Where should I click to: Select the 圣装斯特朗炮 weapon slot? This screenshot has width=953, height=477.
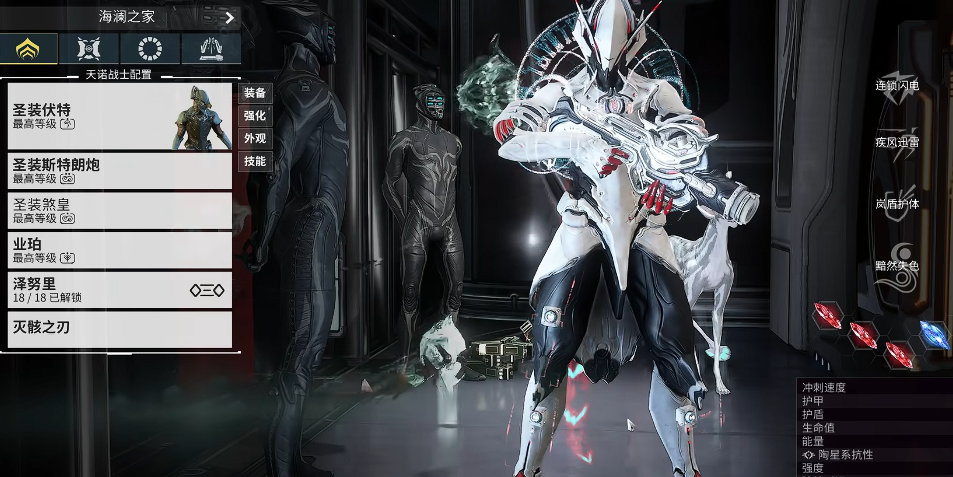tap(120, 171)
